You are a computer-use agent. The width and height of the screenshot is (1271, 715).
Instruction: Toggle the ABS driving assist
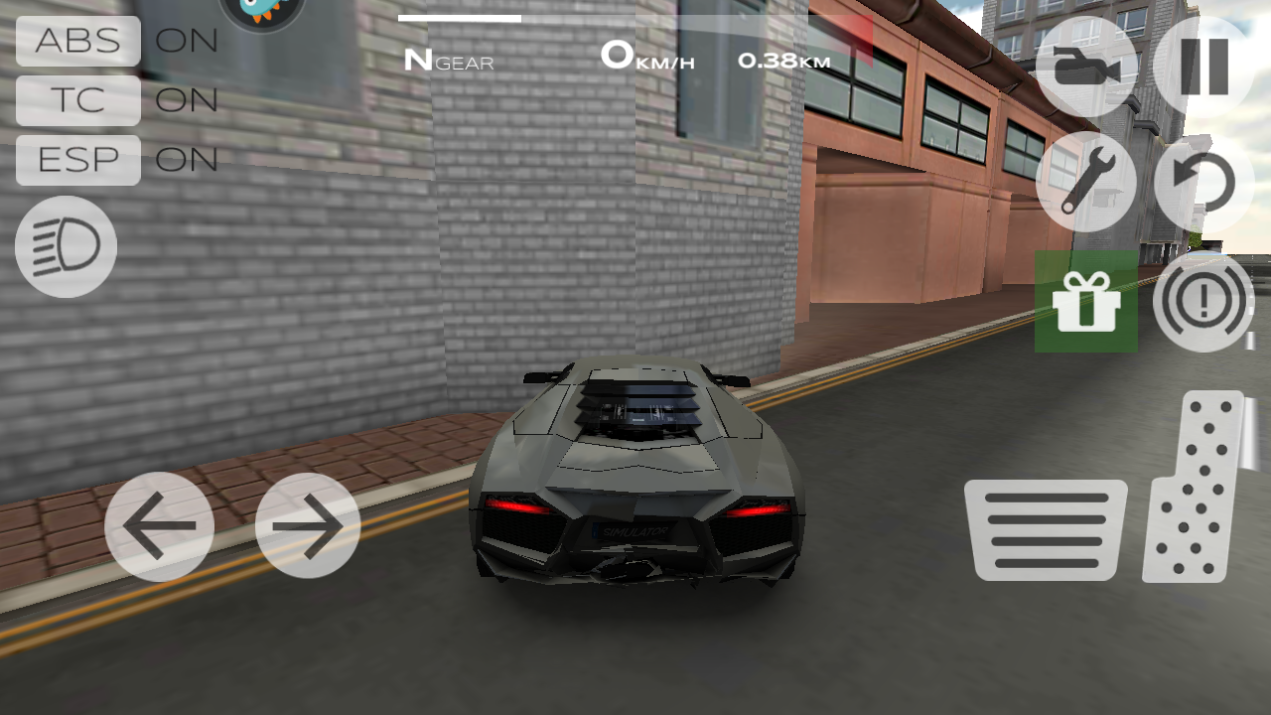78,41
